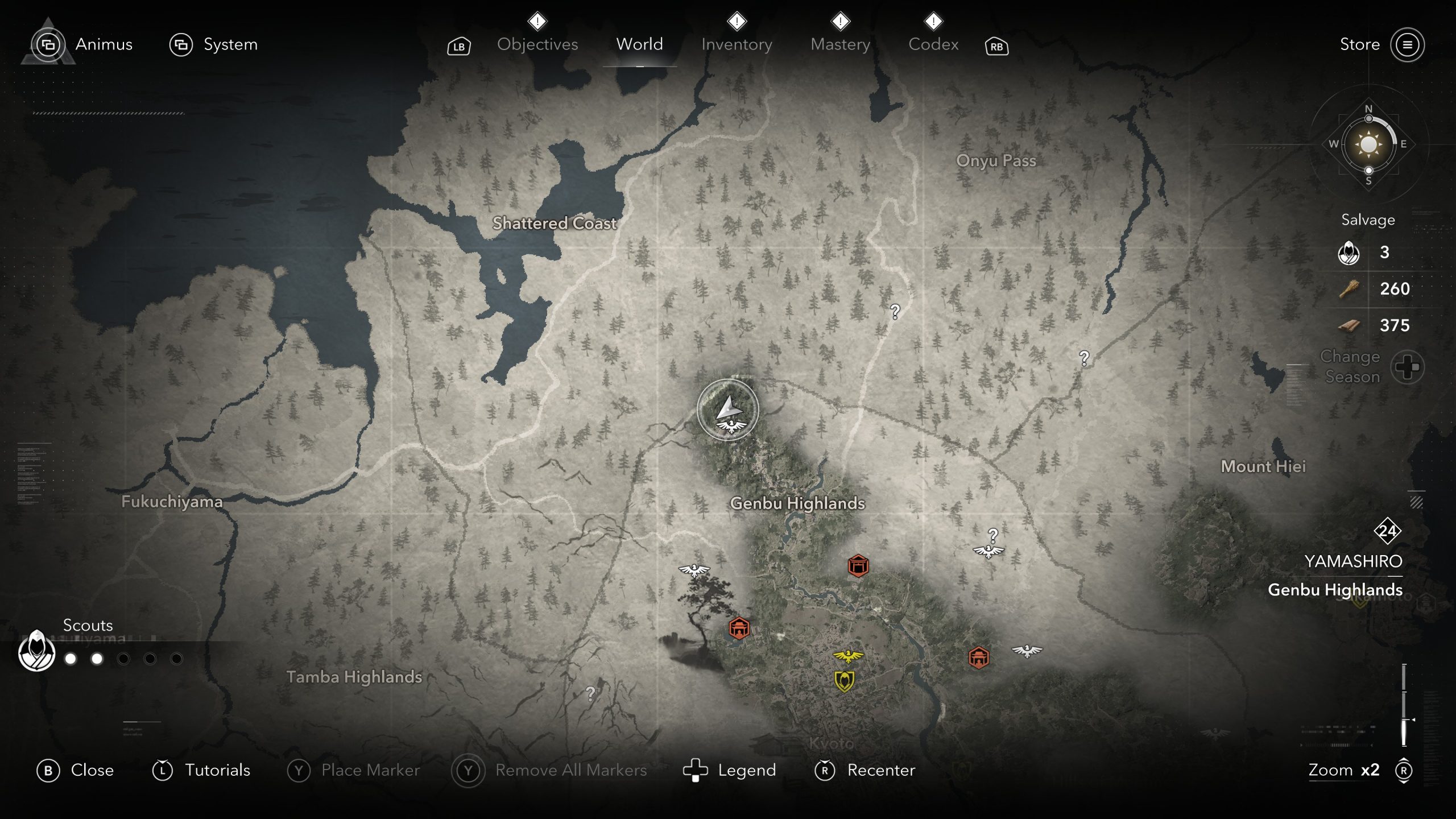Select the World tab
The image size is (1456, 819).
[639, 44]
